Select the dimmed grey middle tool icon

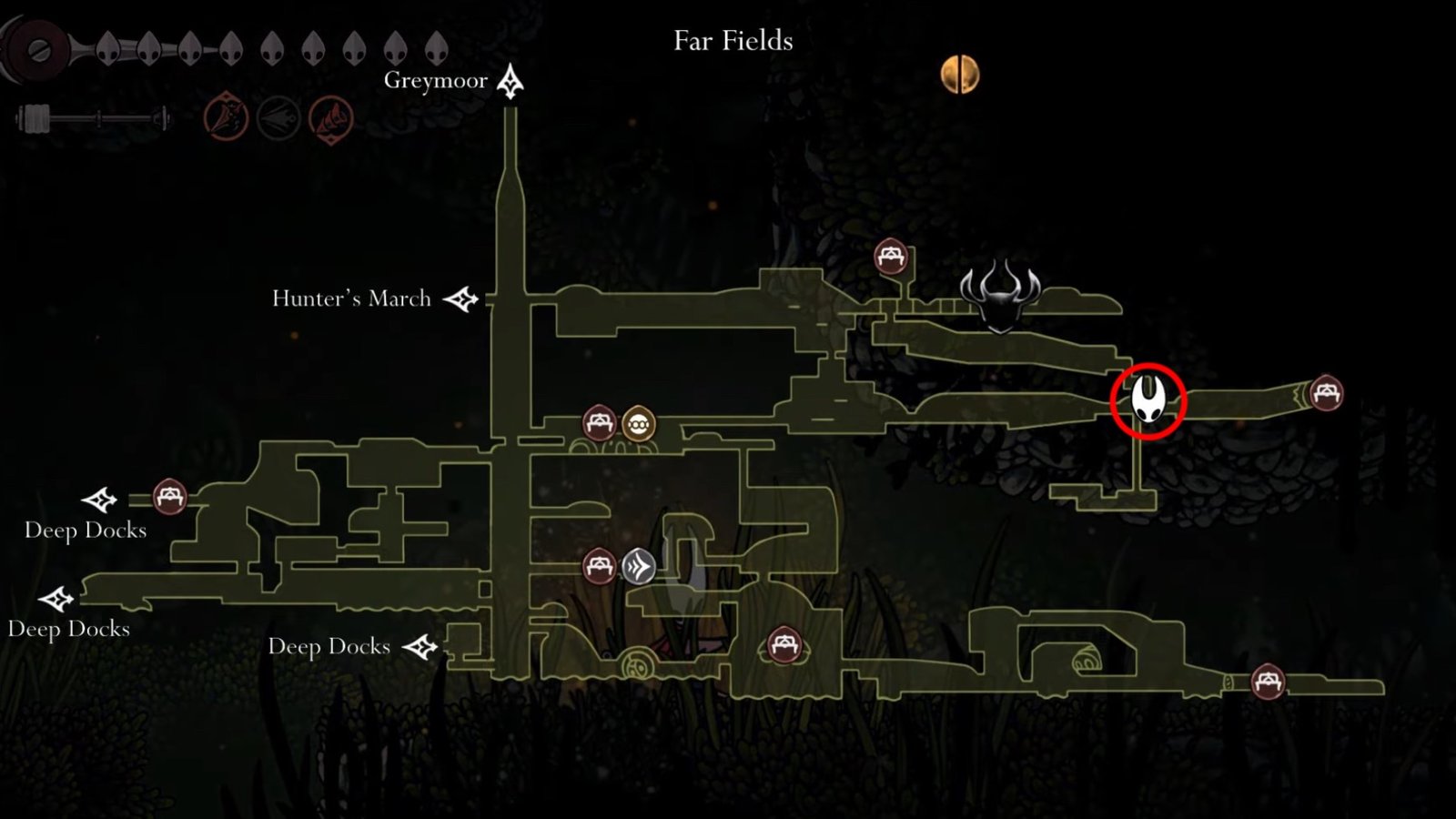click(278, 118)
